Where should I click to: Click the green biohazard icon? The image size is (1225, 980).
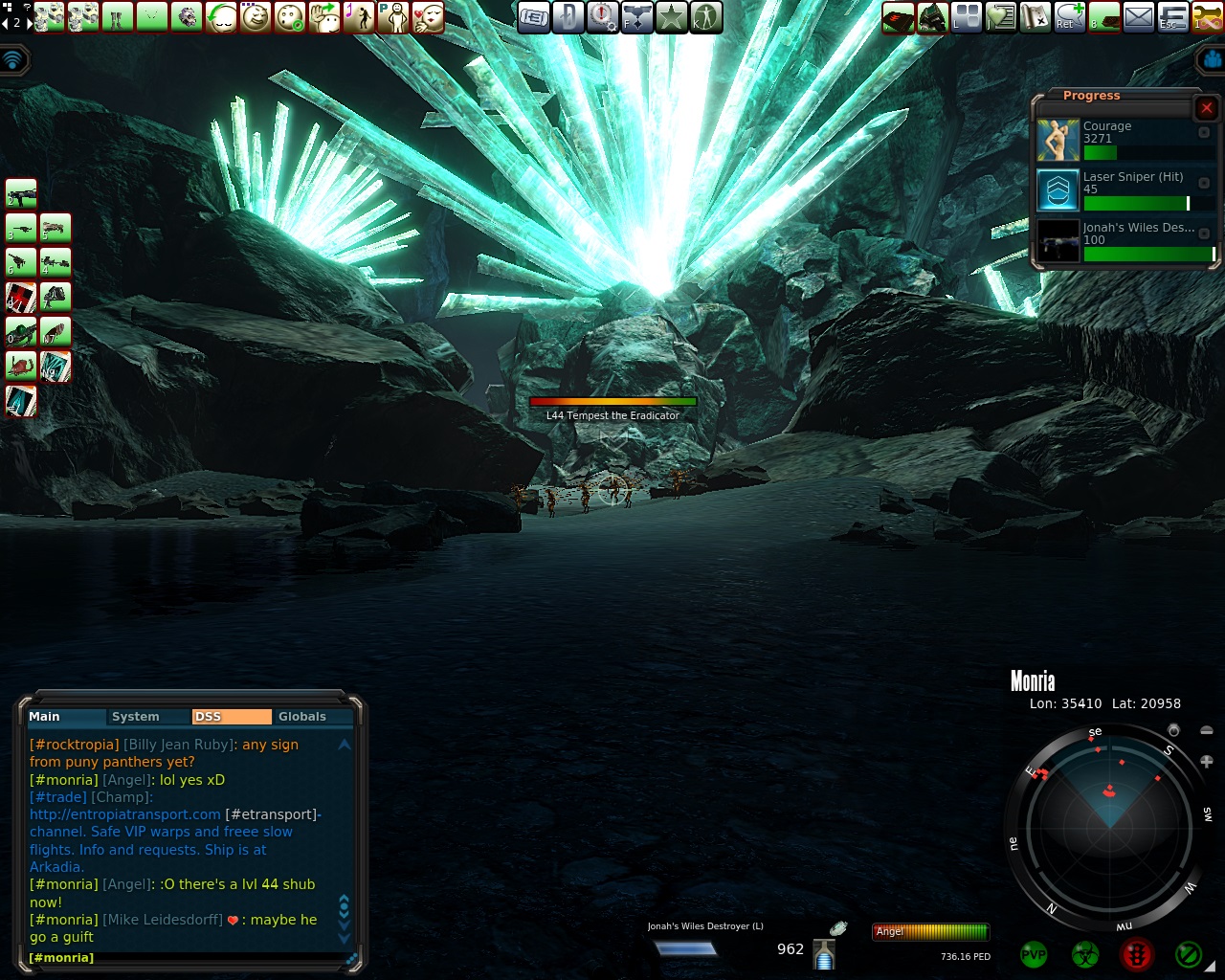point(1085,955)
